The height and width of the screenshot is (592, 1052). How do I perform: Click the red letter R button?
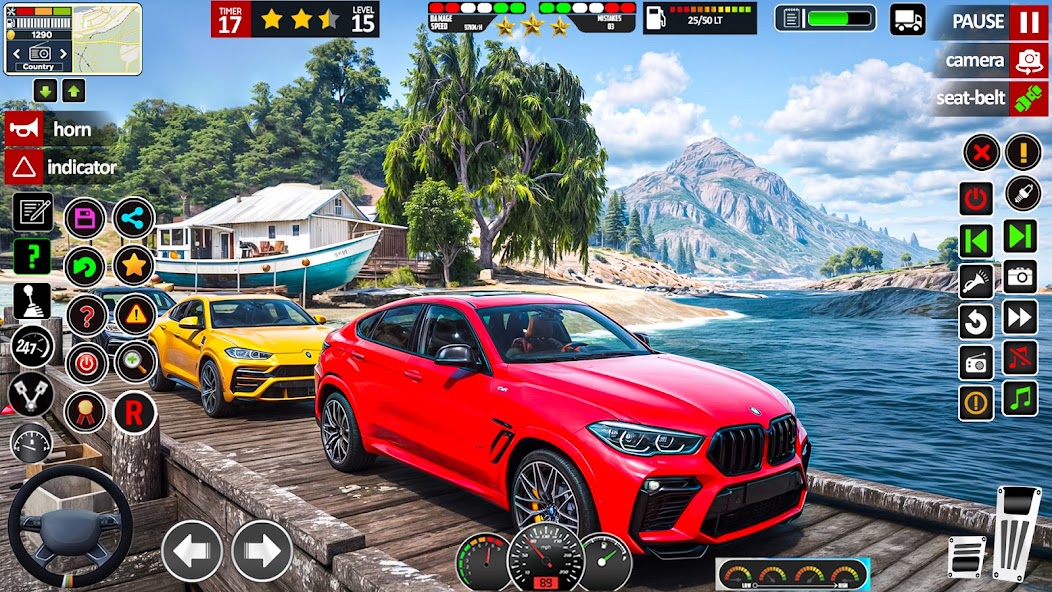(x=134, y=412)
